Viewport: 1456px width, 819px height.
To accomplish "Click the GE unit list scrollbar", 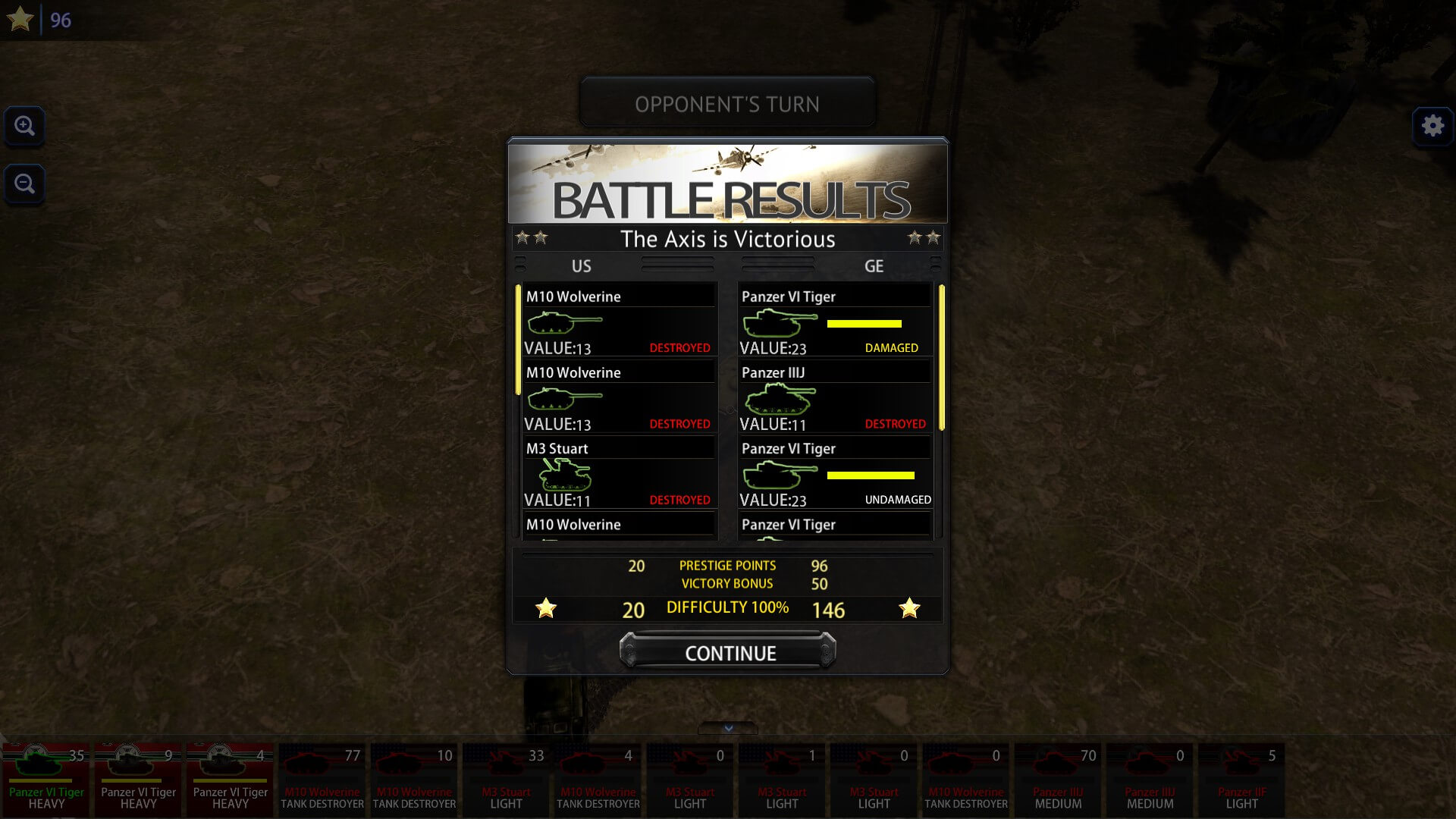I will click(x=941, y=358).
